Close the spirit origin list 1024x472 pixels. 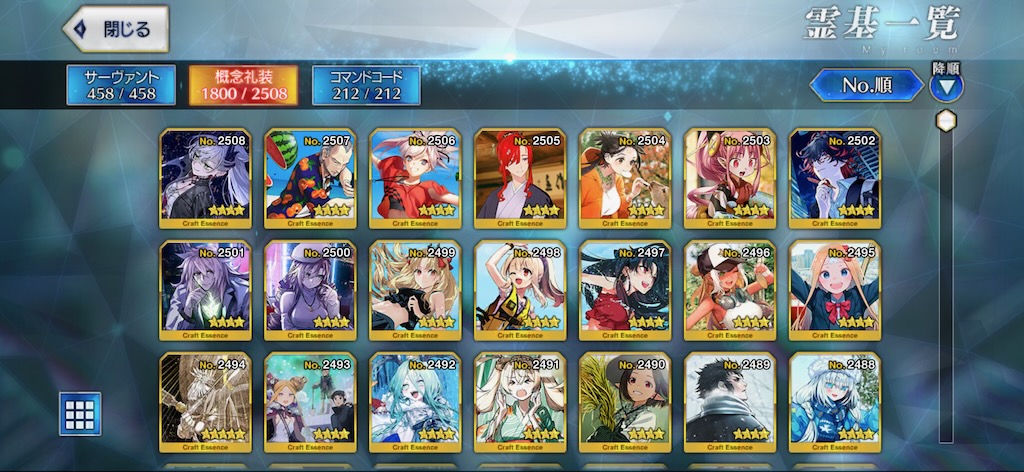(x=115, y=29)
